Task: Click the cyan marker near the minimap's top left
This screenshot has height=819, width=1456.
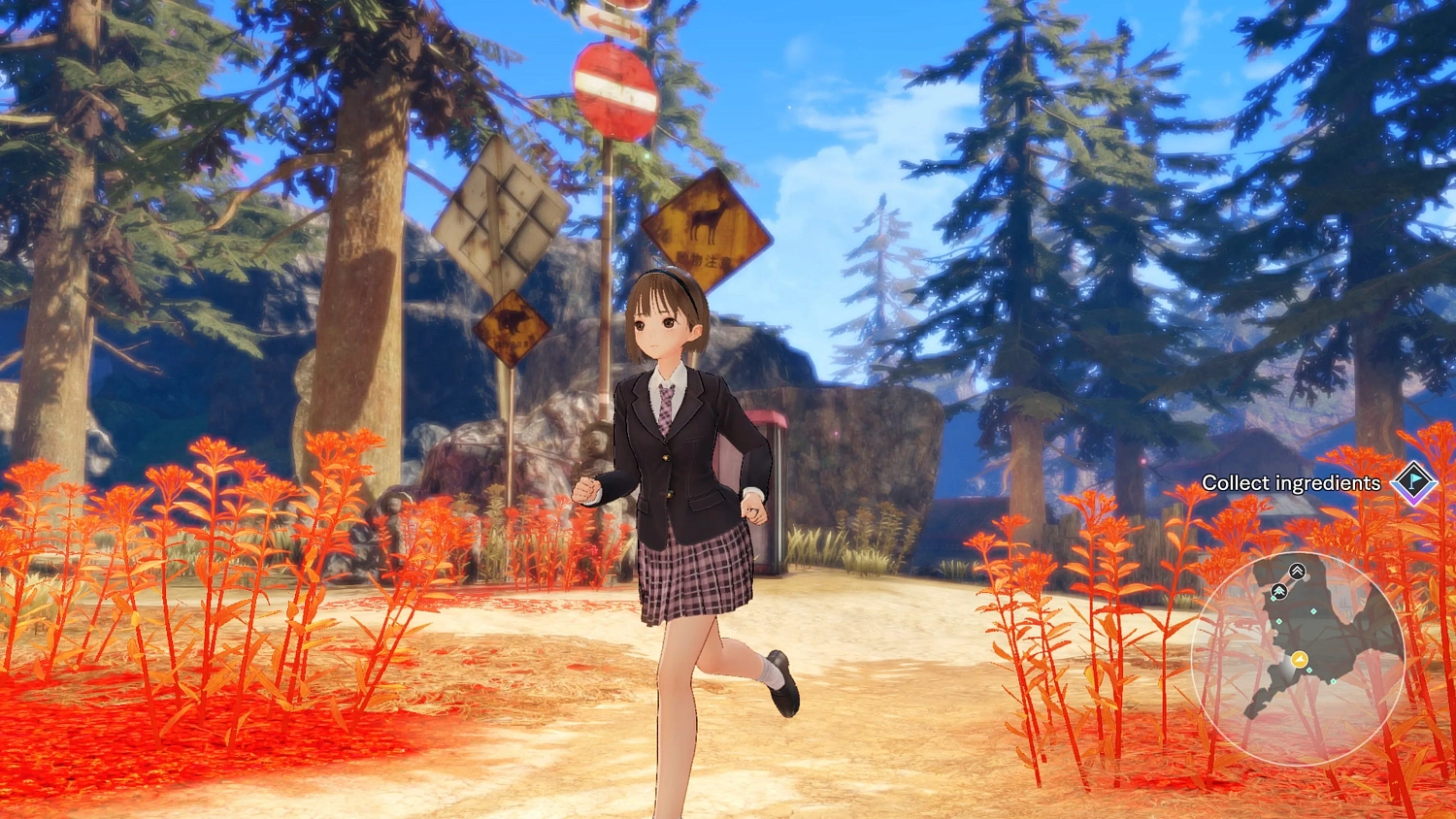Action: (1274, 599)
